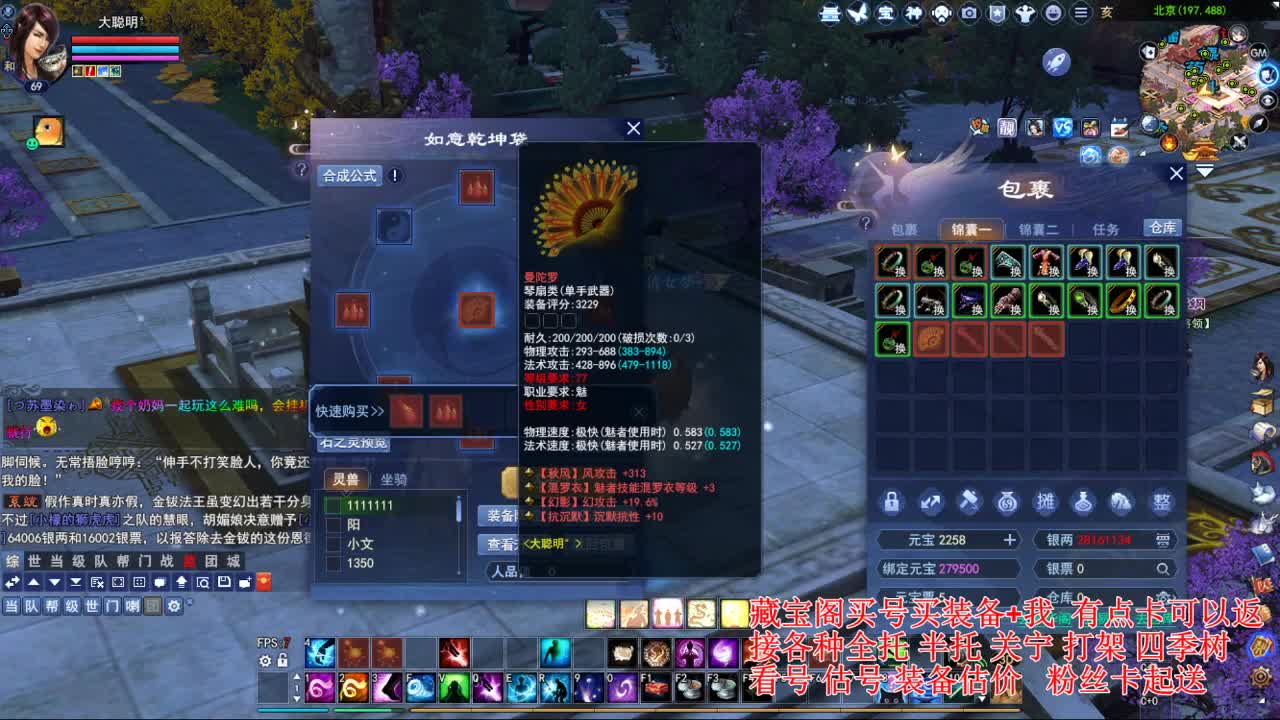Click the rocket speed-up icon near the minimap area
The image size is (1280, 720).
pyautogui.click(x=1056, y=61)
